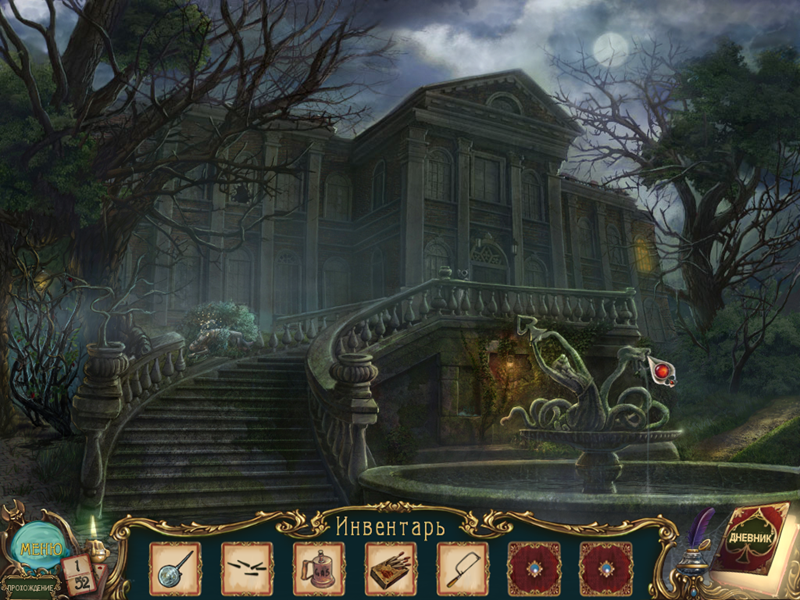Choose the matchbox inventory item
The height and width of the screenshot is (600, 800).
(391, 569)
